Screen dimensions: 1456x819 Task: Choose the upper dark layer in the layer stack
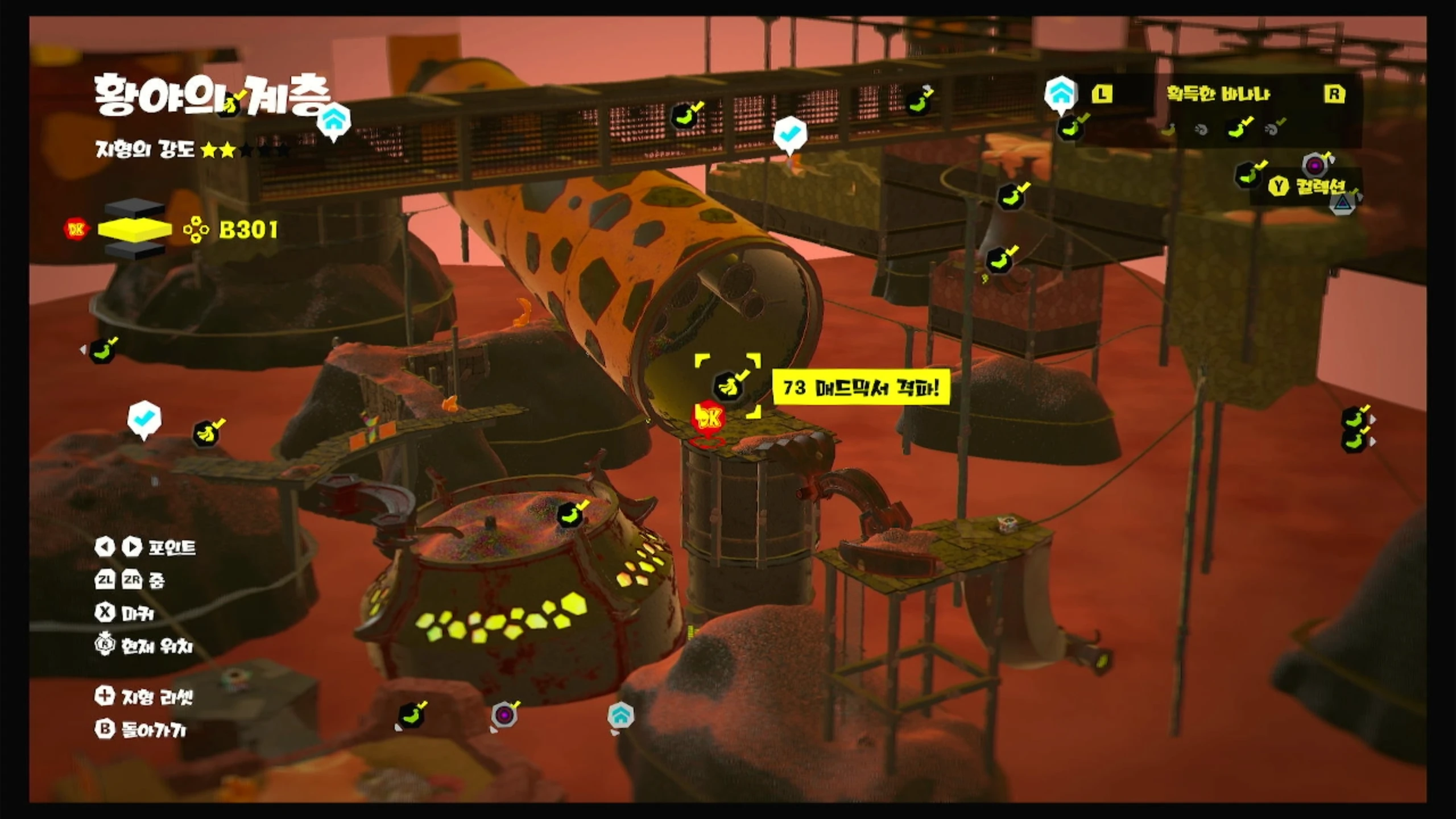135,208
